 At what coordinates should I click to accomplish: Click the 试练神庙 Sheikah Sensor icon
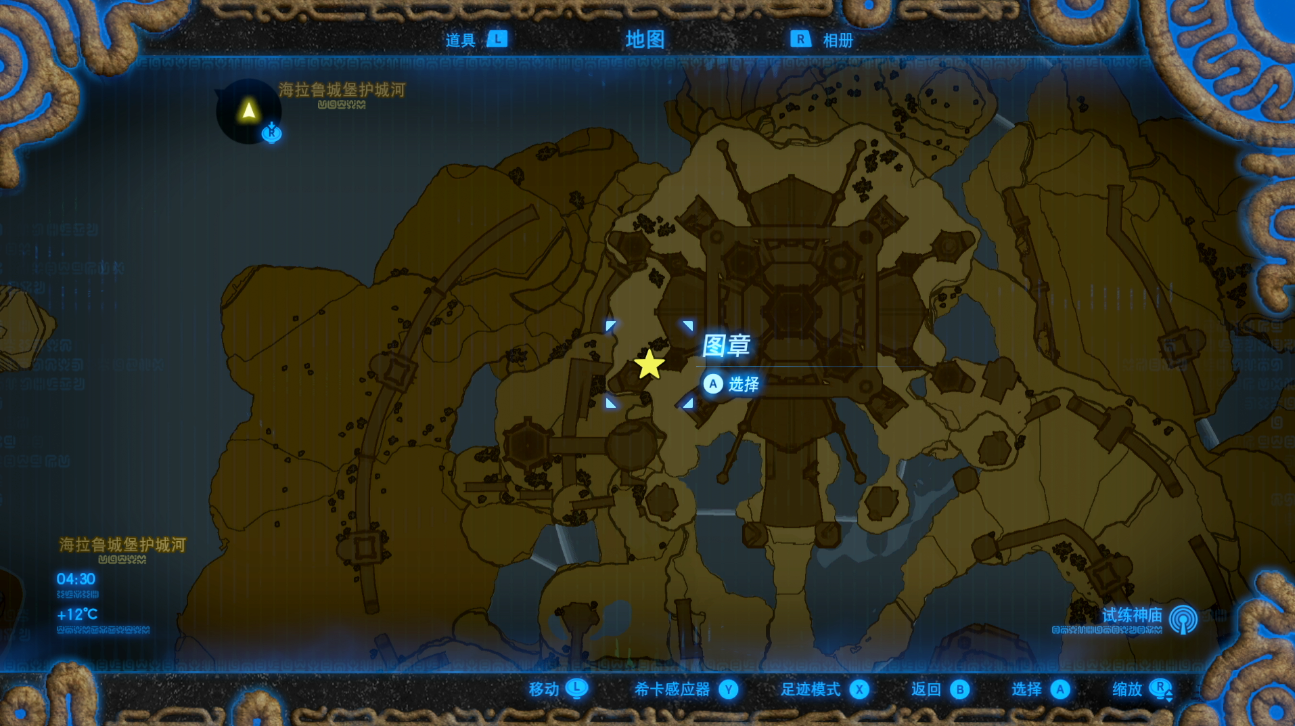tap(1183, 619)
